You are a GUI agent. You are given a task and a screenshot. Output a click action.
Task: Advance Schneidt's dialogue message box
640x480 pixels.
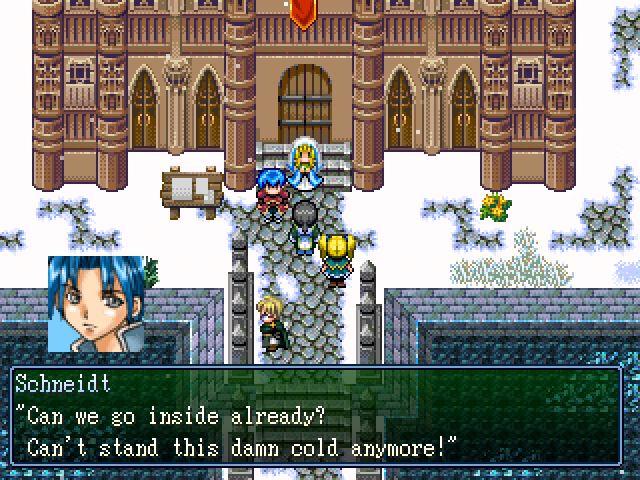(x=320, y=415)
